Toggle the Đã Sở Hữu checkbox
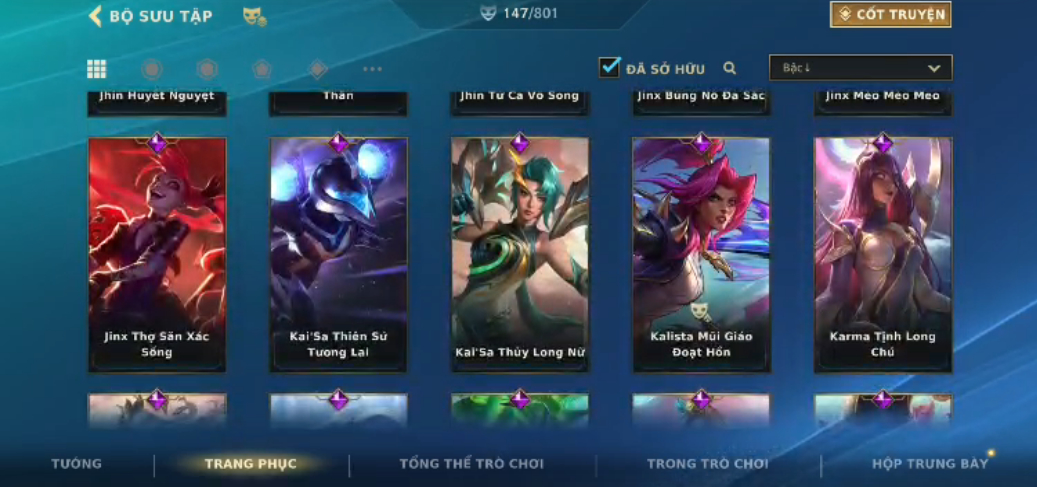 [609, 68]
